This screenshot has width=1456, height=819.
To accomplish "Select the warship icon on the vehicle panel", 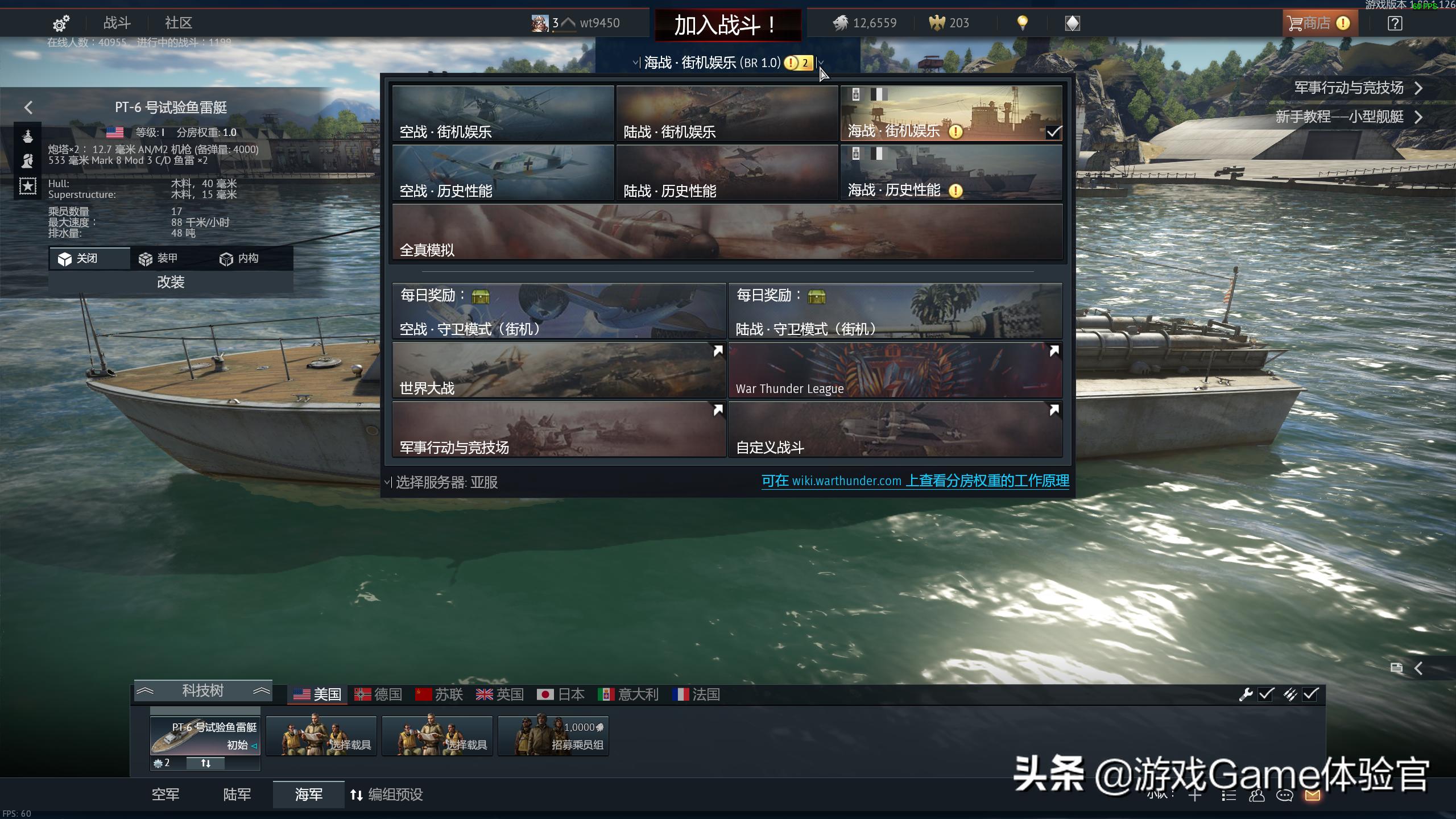I will [27, 135].
